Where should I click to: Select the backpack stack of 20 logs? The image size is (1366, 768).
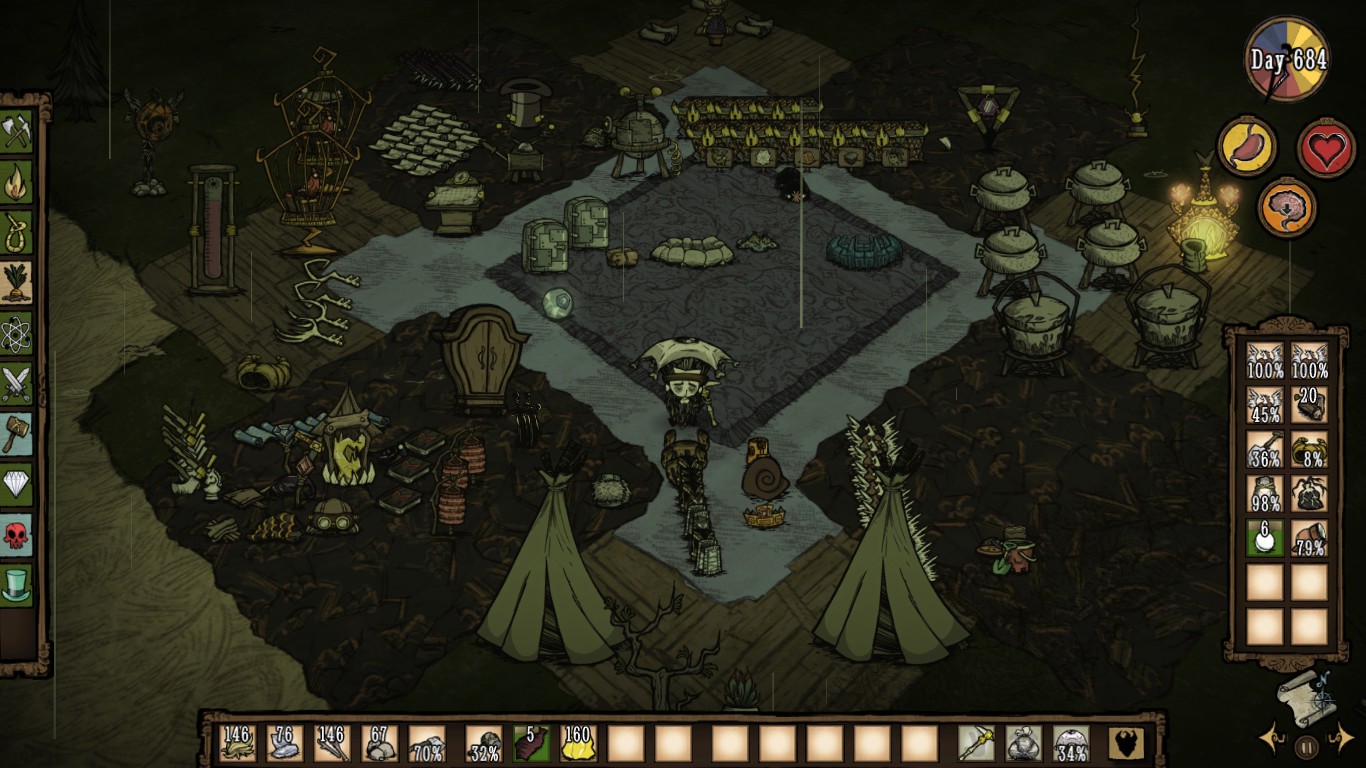(1309, 404)
